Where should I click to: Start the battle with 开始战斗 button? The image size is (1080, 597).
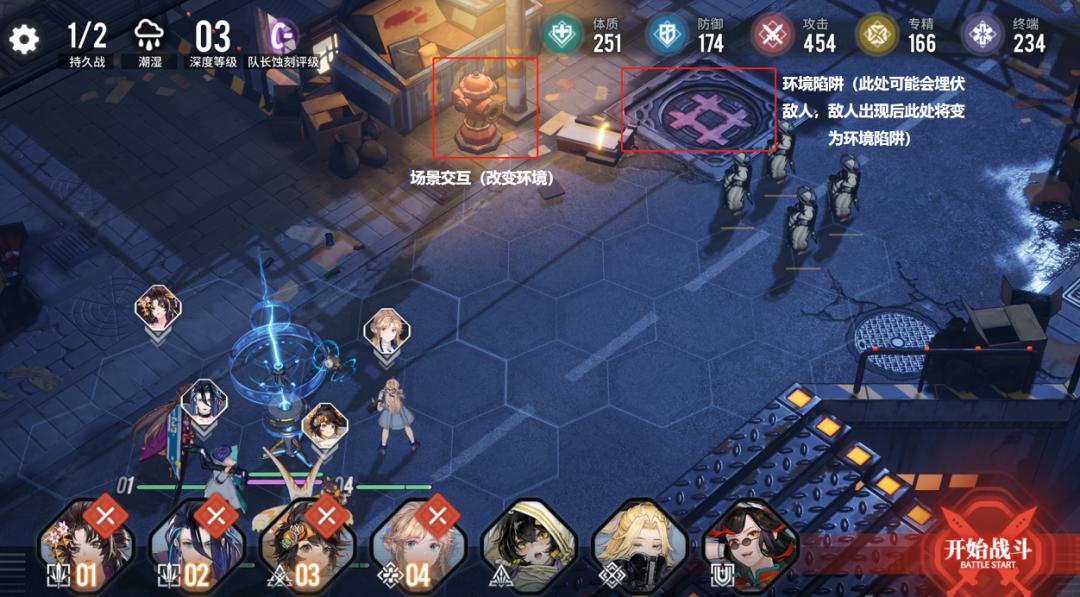988,548
